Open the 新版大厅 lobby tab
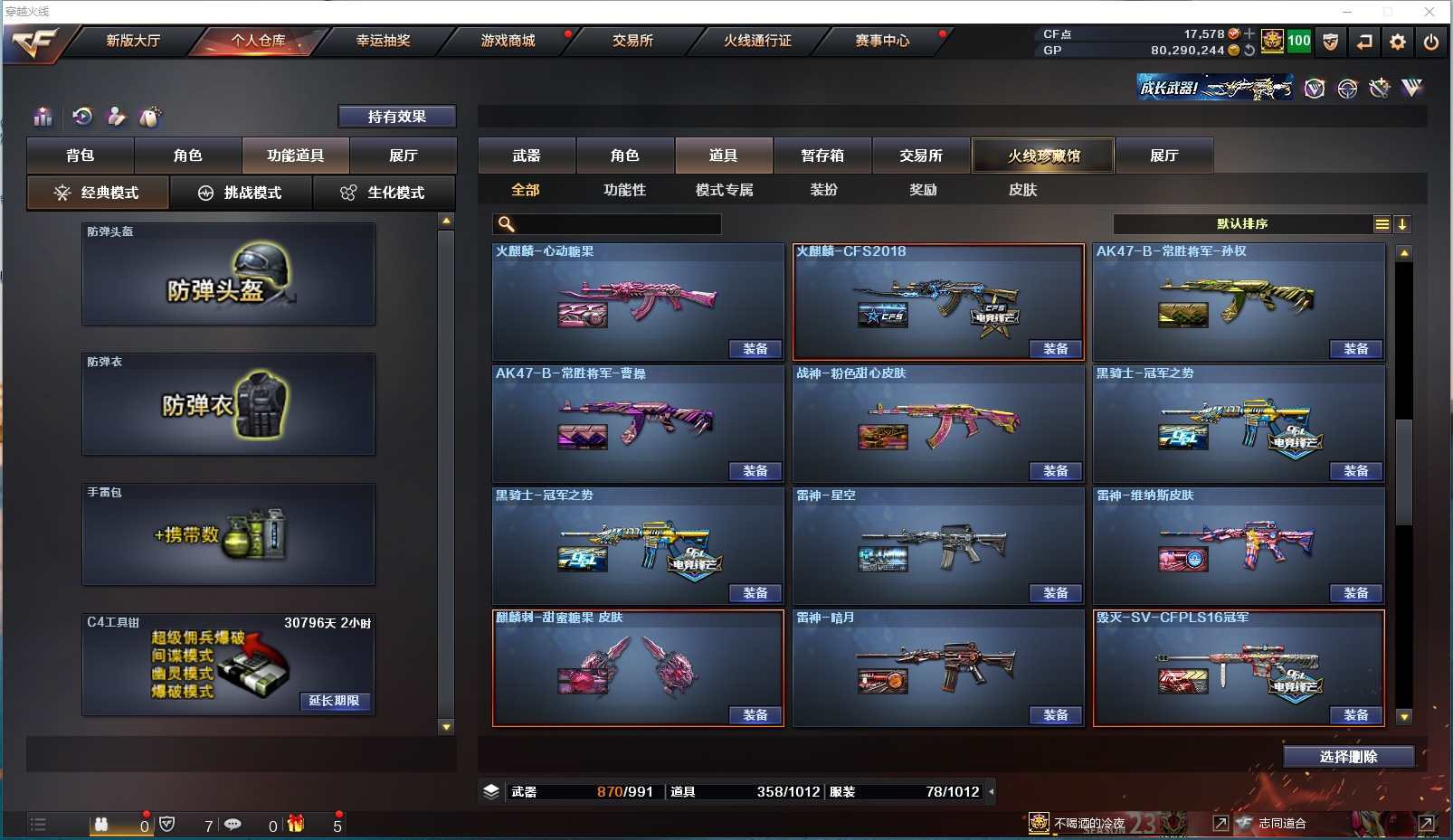Image resolution: width=1453 pixels, height=840 pixels. click(x=133, y=41)
